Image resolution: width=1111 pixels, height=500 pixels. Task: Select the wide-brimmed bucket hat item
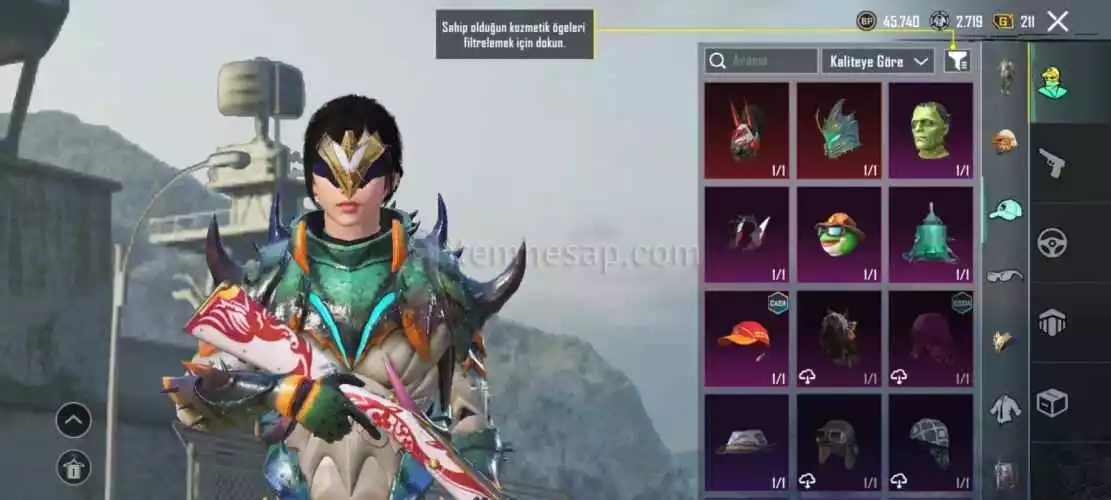point(746,441)
